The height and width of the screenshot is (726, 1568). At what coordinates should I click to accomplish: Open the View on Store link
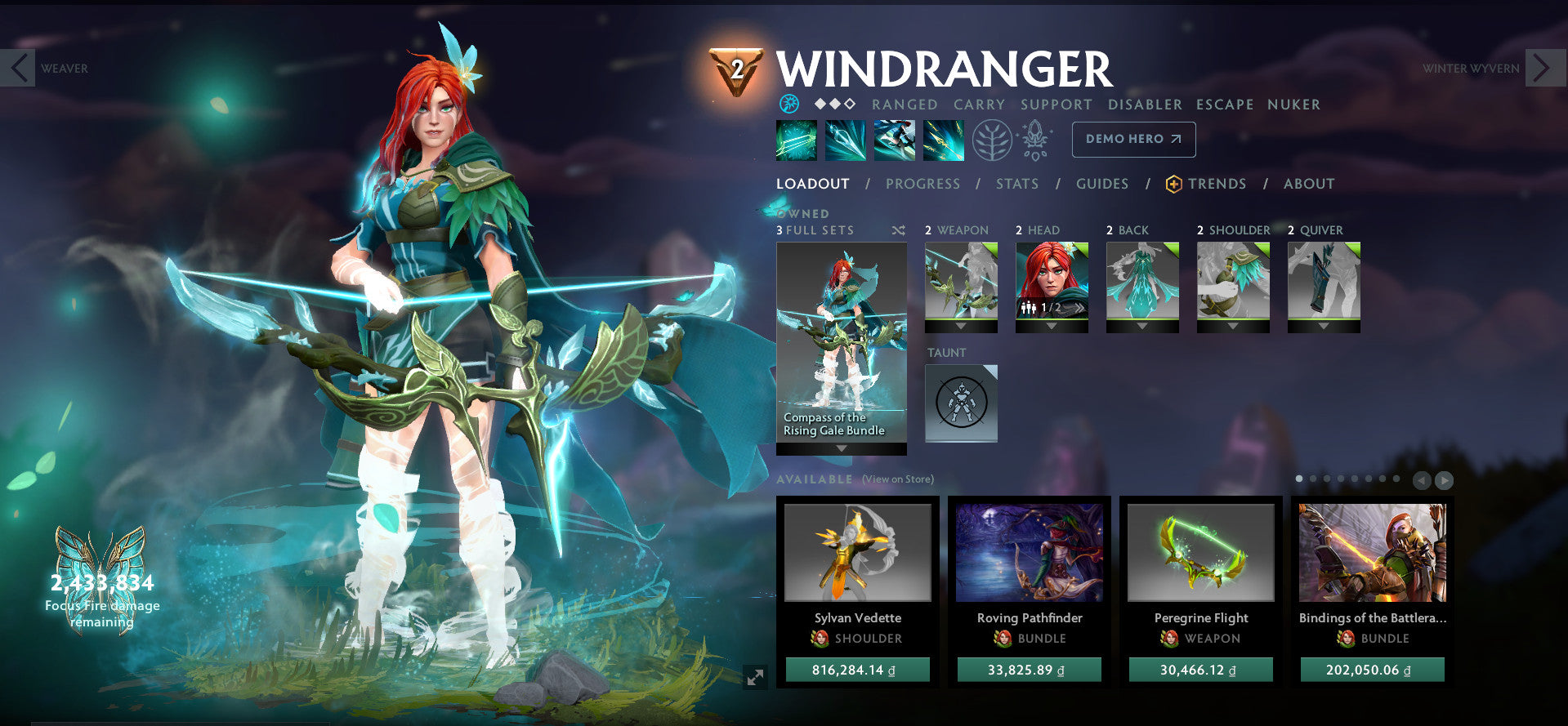click(x=896, y=479)
